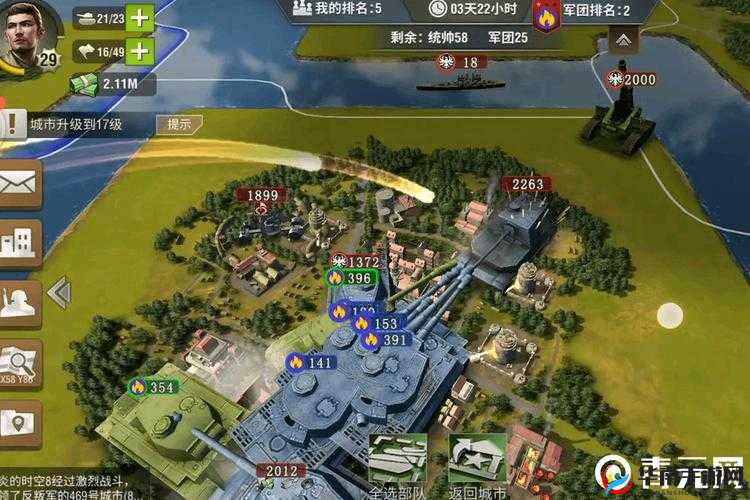The width and height of the screenshot is (750, 500).
Task: Open the map coordinate search
Action: 19,362
